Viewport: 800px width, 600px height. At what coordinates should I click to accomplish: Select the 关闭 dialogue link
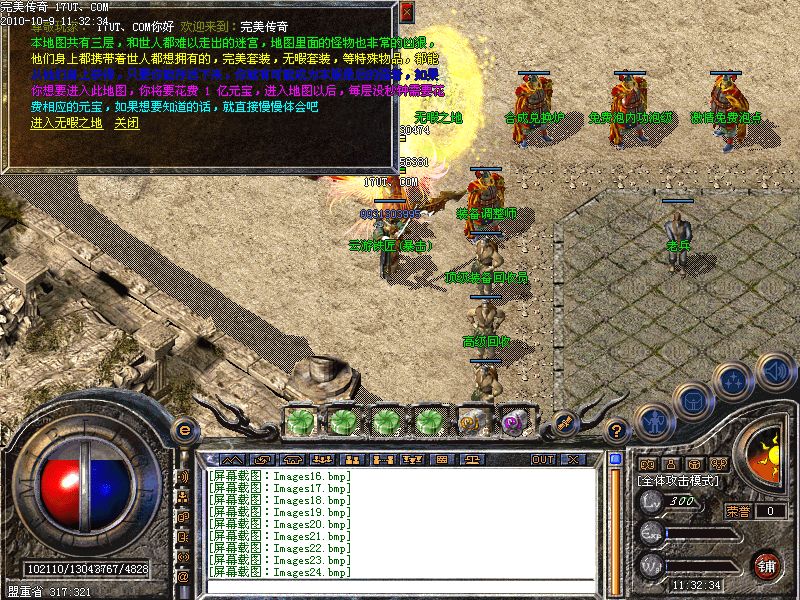[126, 123]
